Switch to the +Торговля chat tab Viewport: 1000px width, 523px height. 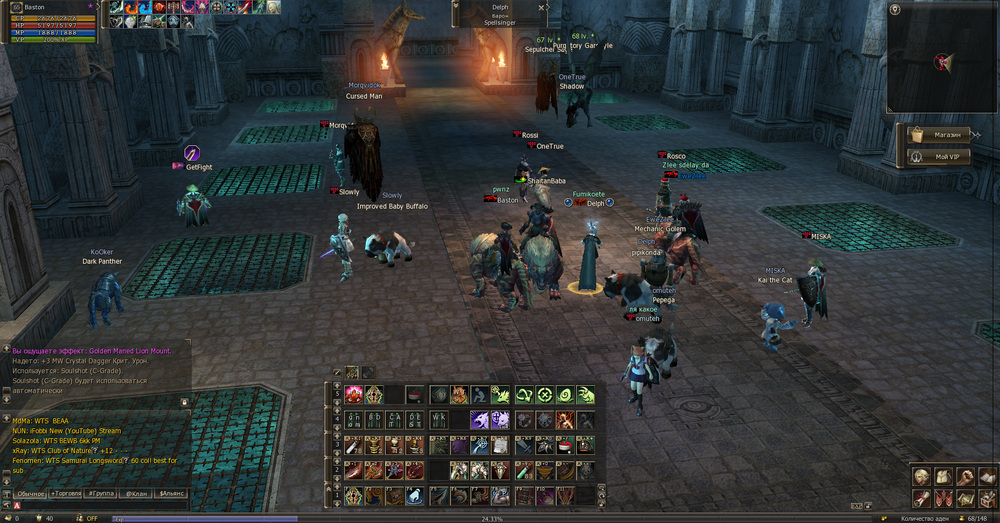[66, 493]
